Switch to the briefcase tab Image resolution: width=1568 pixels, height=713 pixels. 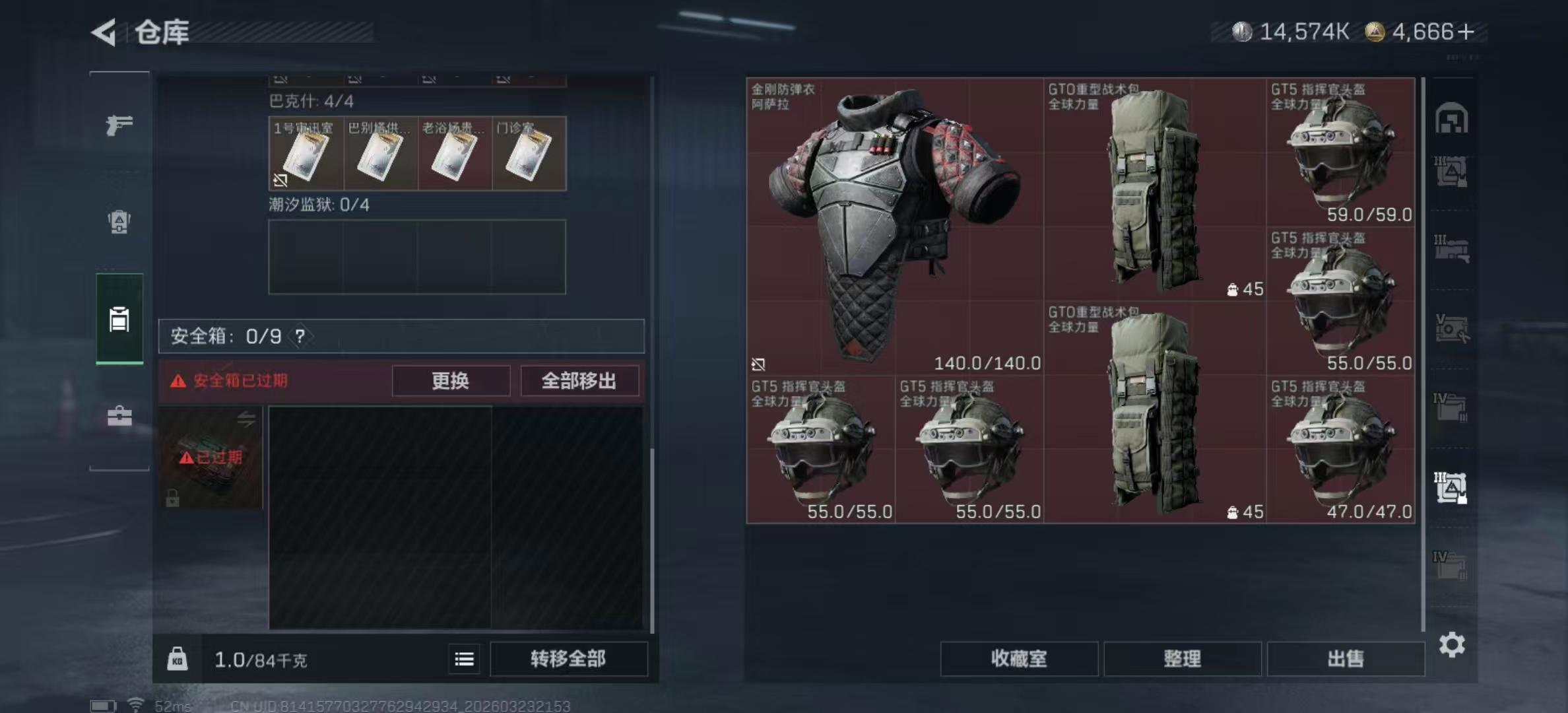(119, 416)
